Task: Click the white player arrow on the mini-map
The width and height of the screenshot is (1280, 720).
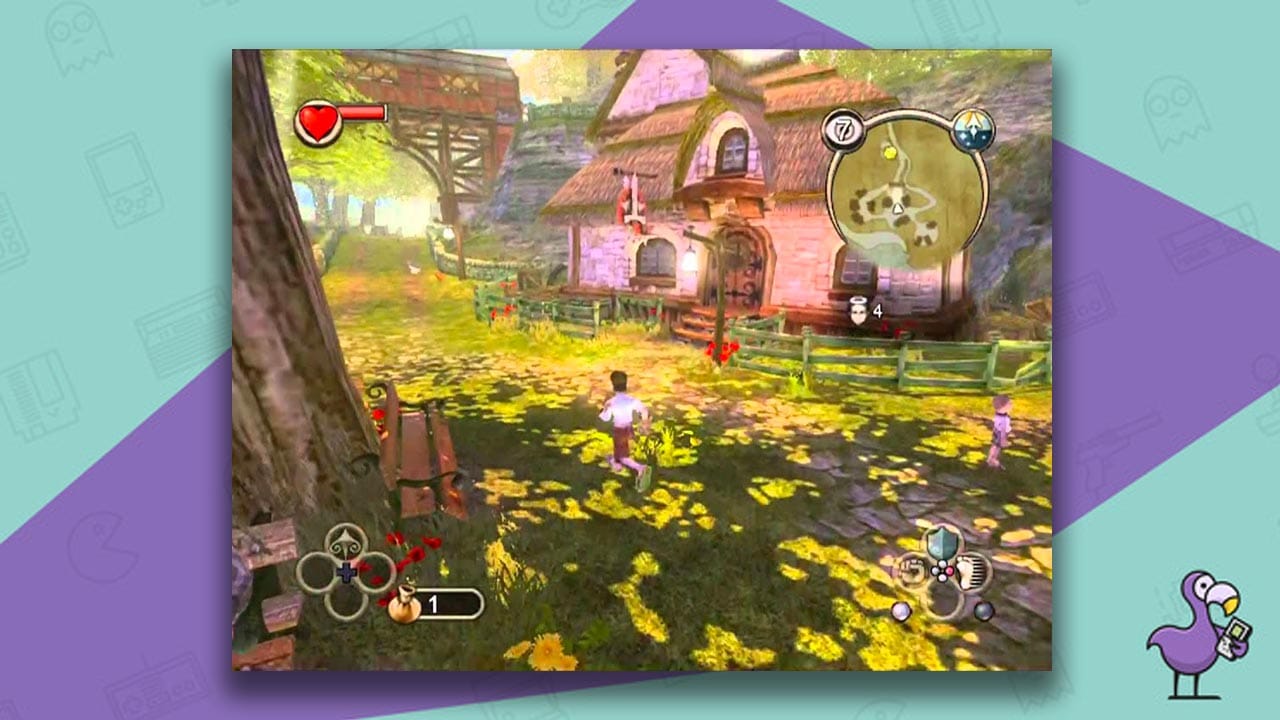Action: tap(898, 208)
